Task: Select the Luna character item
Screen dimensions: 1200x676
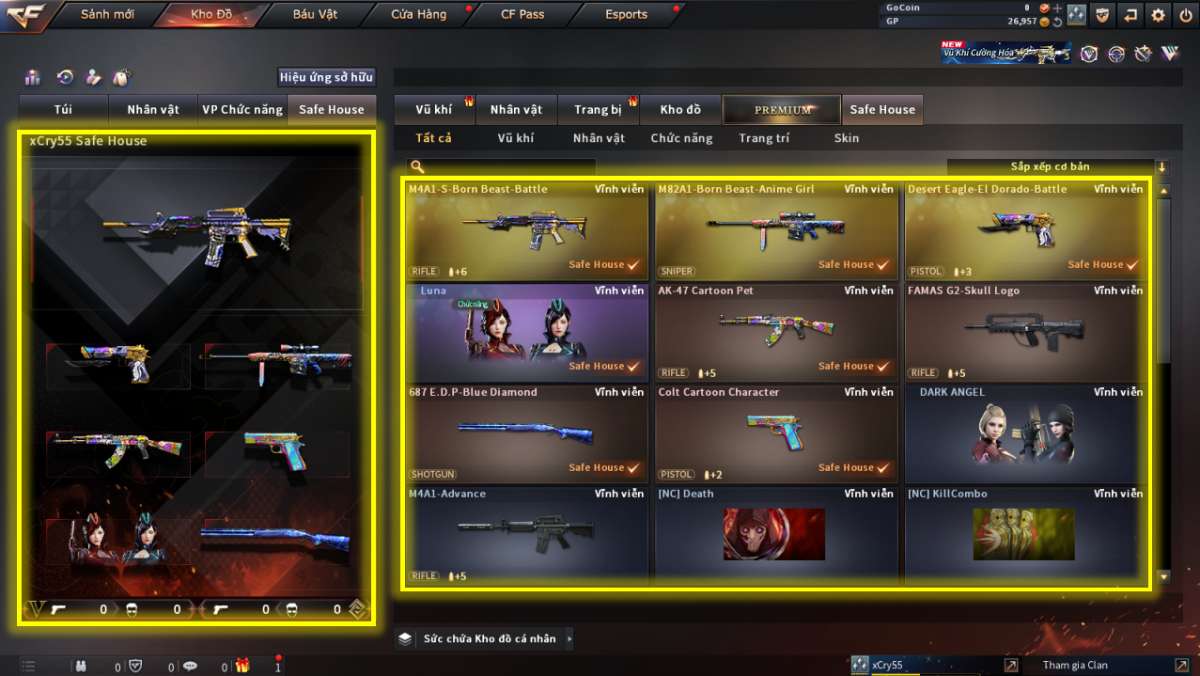Action: point(526,332)
